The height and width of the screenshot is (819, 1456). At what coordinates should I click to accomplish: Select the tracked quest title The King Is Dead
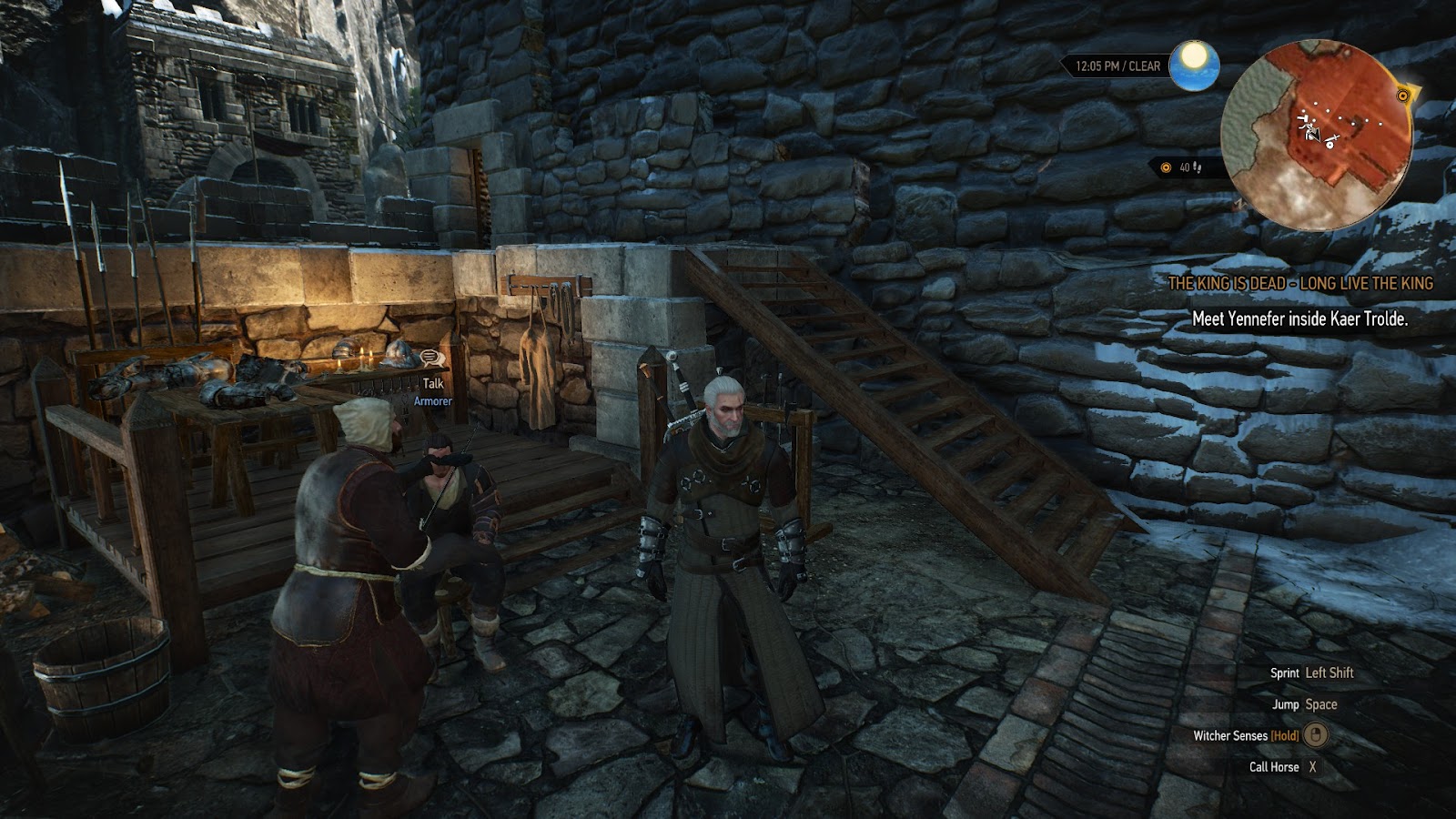[x=1299, y=283]
